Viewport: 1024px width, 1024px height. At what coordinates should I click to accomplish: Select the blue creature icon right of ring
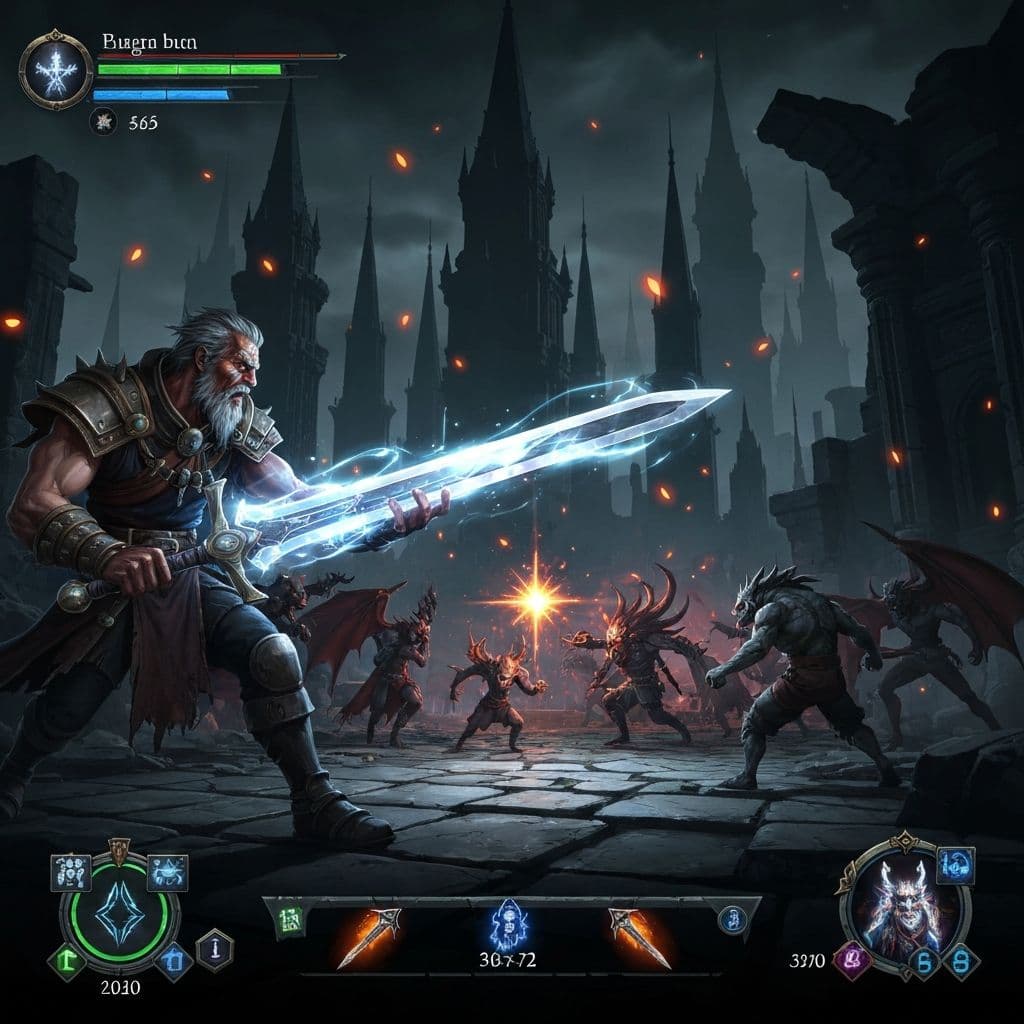pyautogui.click(x=166, y=873)
